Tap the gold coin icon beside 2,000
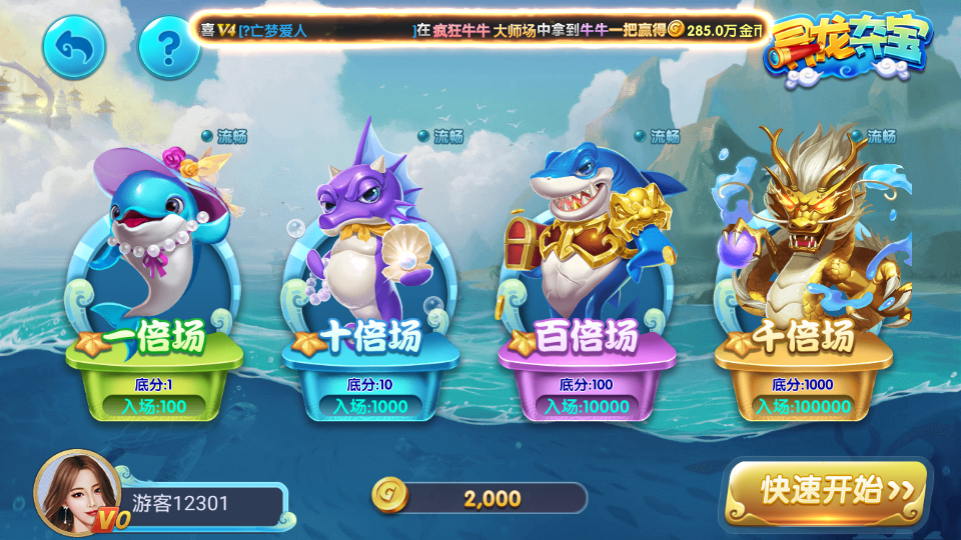961x540 pixels. 390,497
